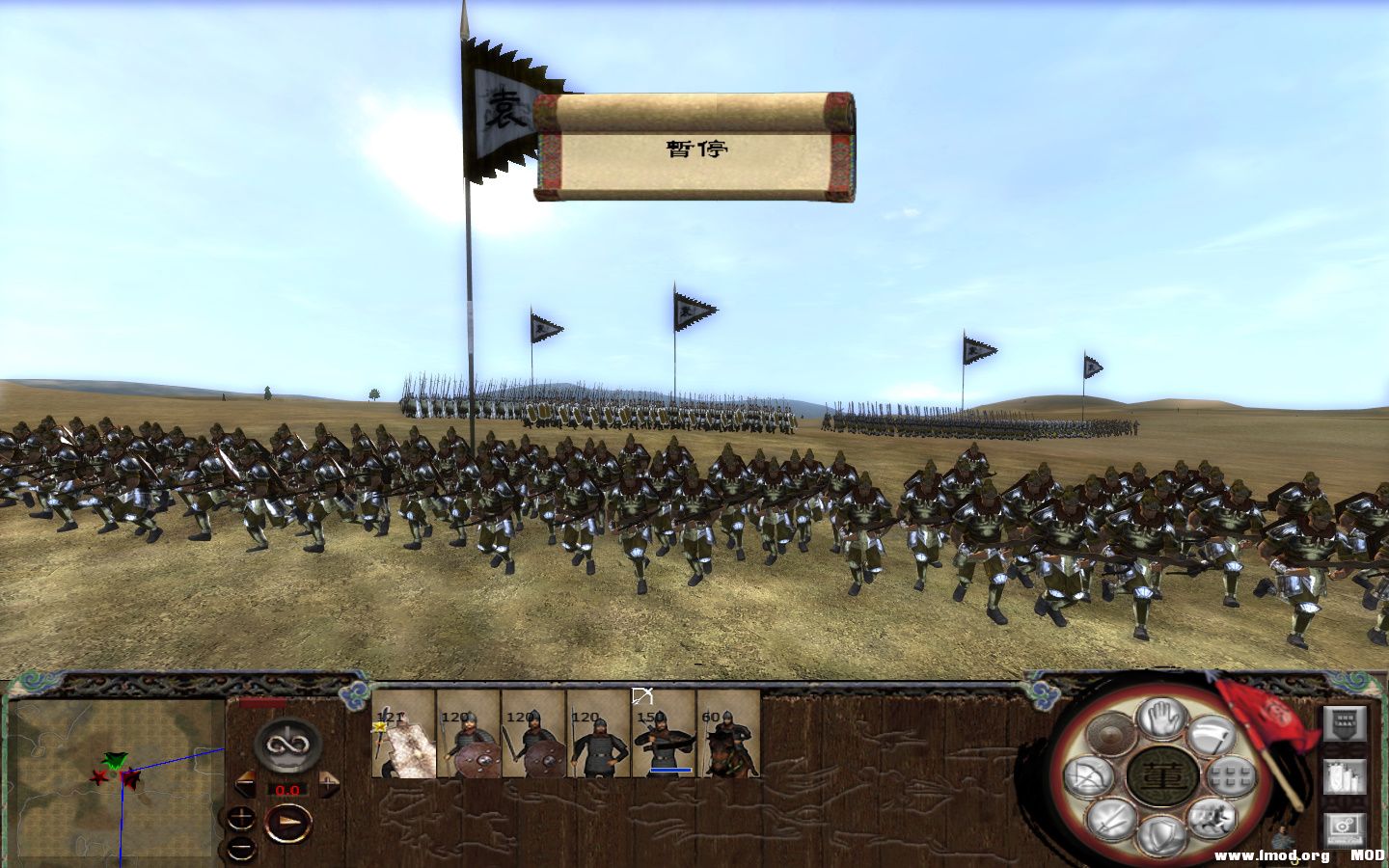Toggle pause using the 暂停 scroll banner
The width and height of the screenshot is (1389, 868).
[696, 147]
